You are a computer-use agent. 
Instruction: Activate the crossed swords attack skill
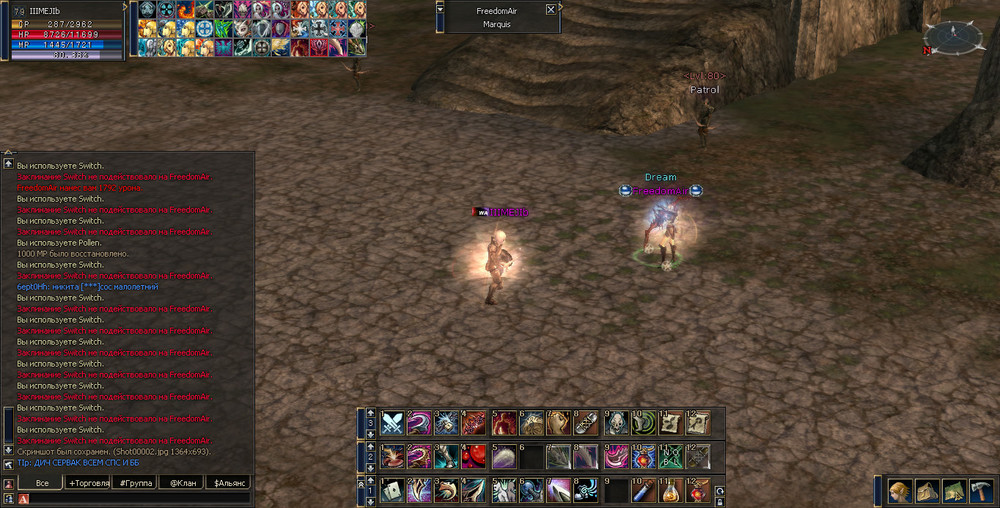[392, 423]
